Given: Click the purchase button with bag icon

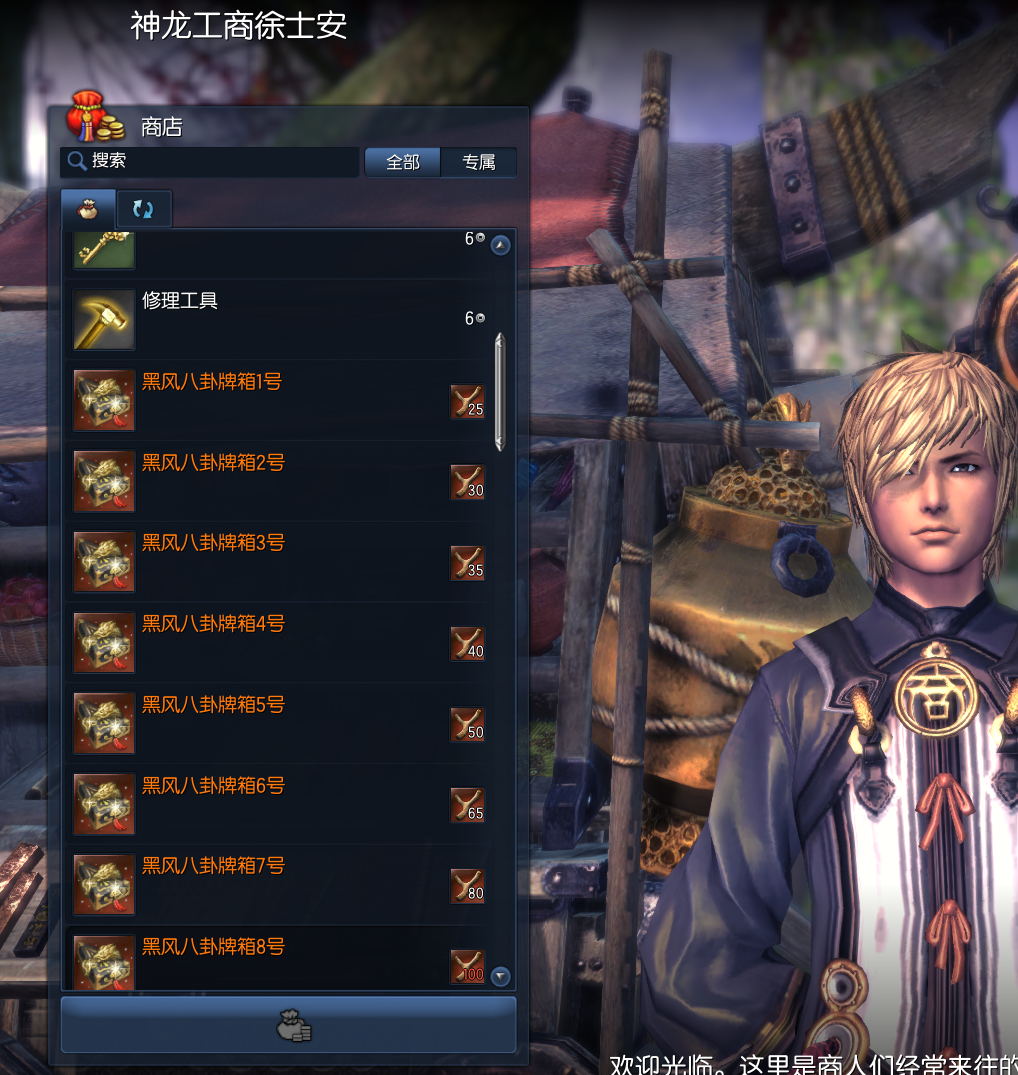Looking at the screenshot, I should tap(288, 1025).
